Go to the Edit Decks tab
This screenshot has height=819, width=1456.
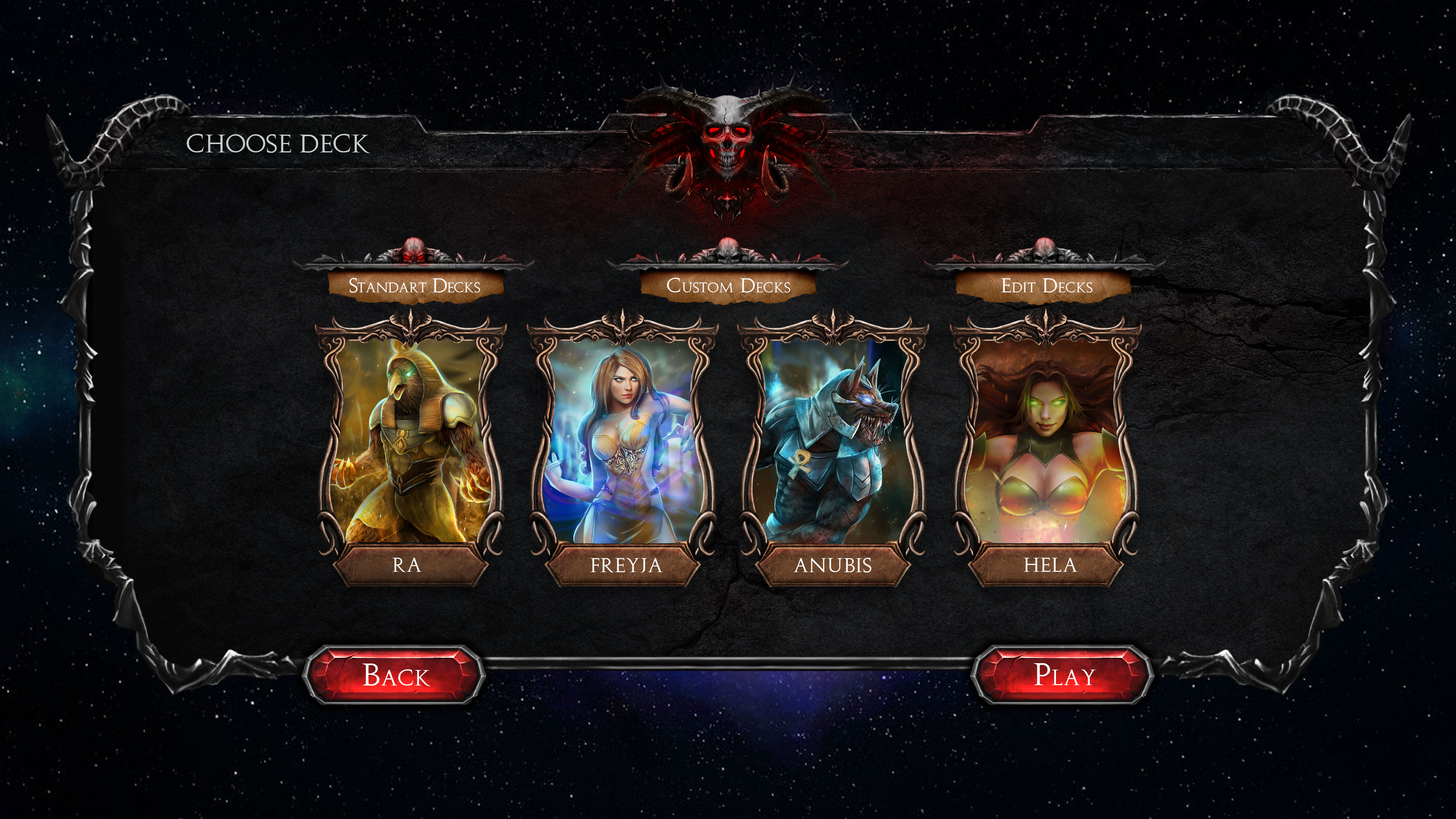[1046, 286]
